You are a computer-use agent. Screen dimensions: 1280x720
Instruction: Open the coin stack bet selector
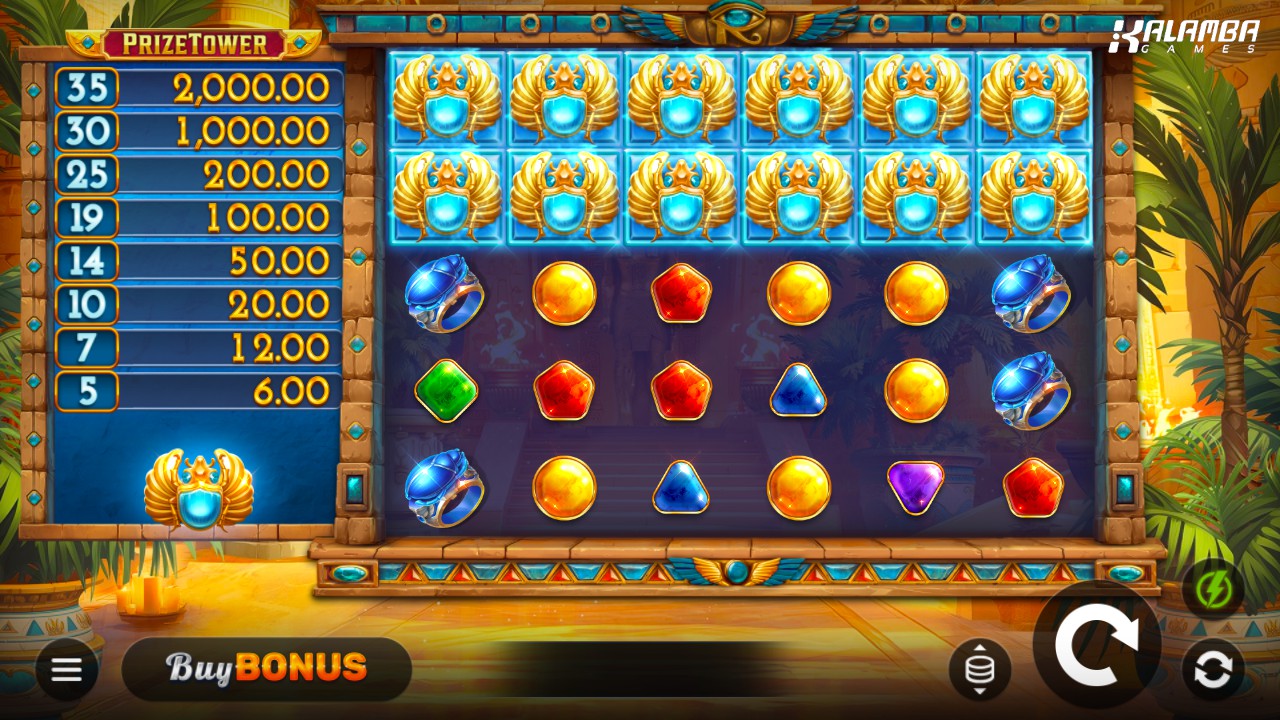tap(979, 669)
